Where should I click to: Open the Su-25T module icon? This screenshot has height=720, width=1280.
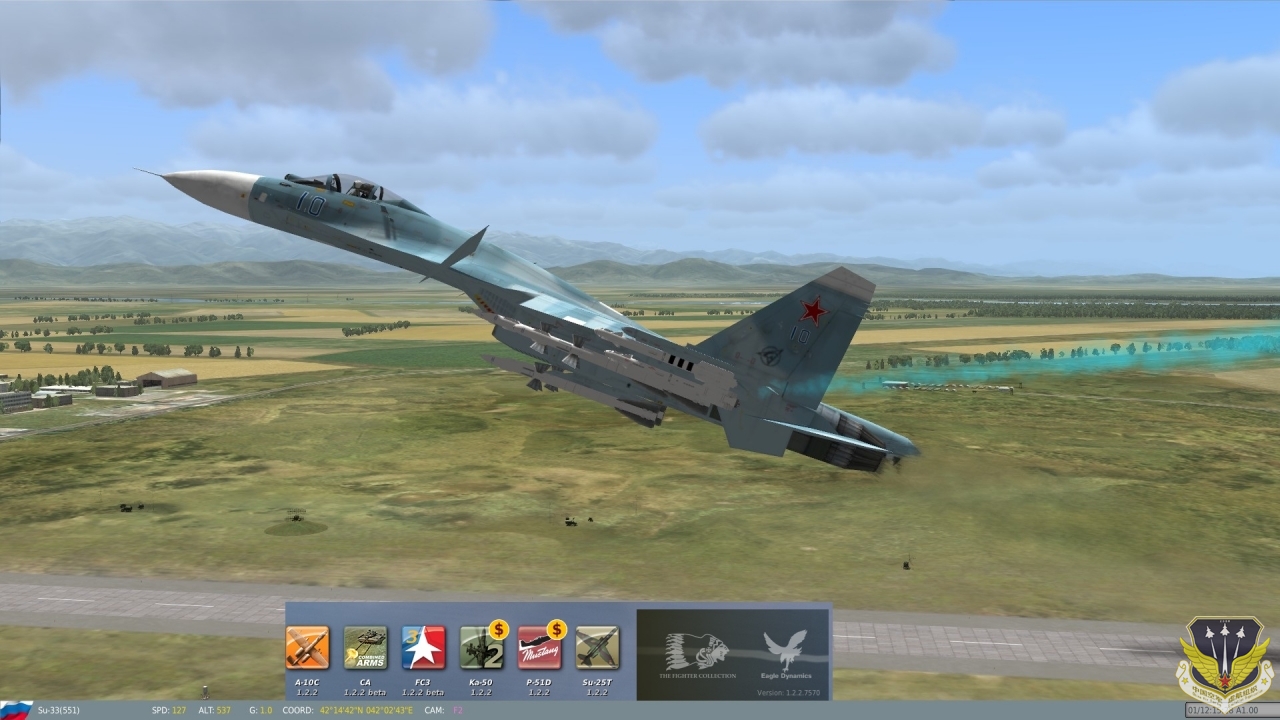(597, 648)
